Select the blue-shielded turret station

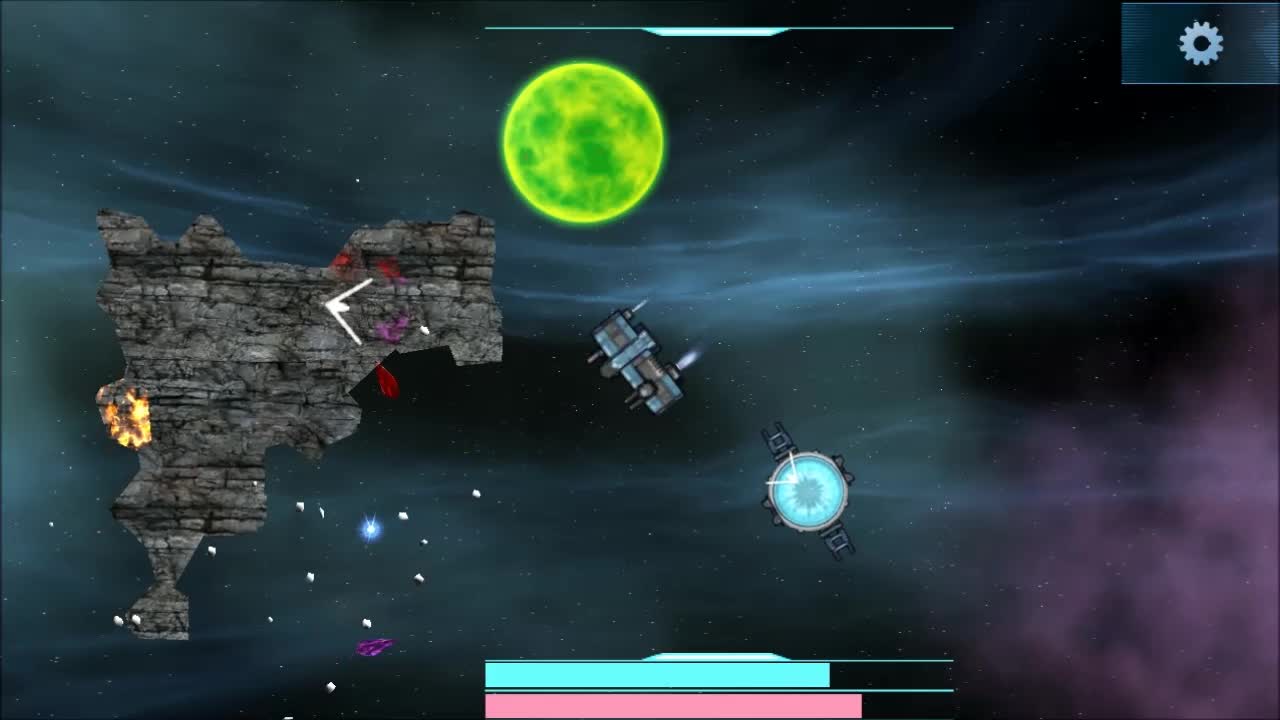(806, 490)
